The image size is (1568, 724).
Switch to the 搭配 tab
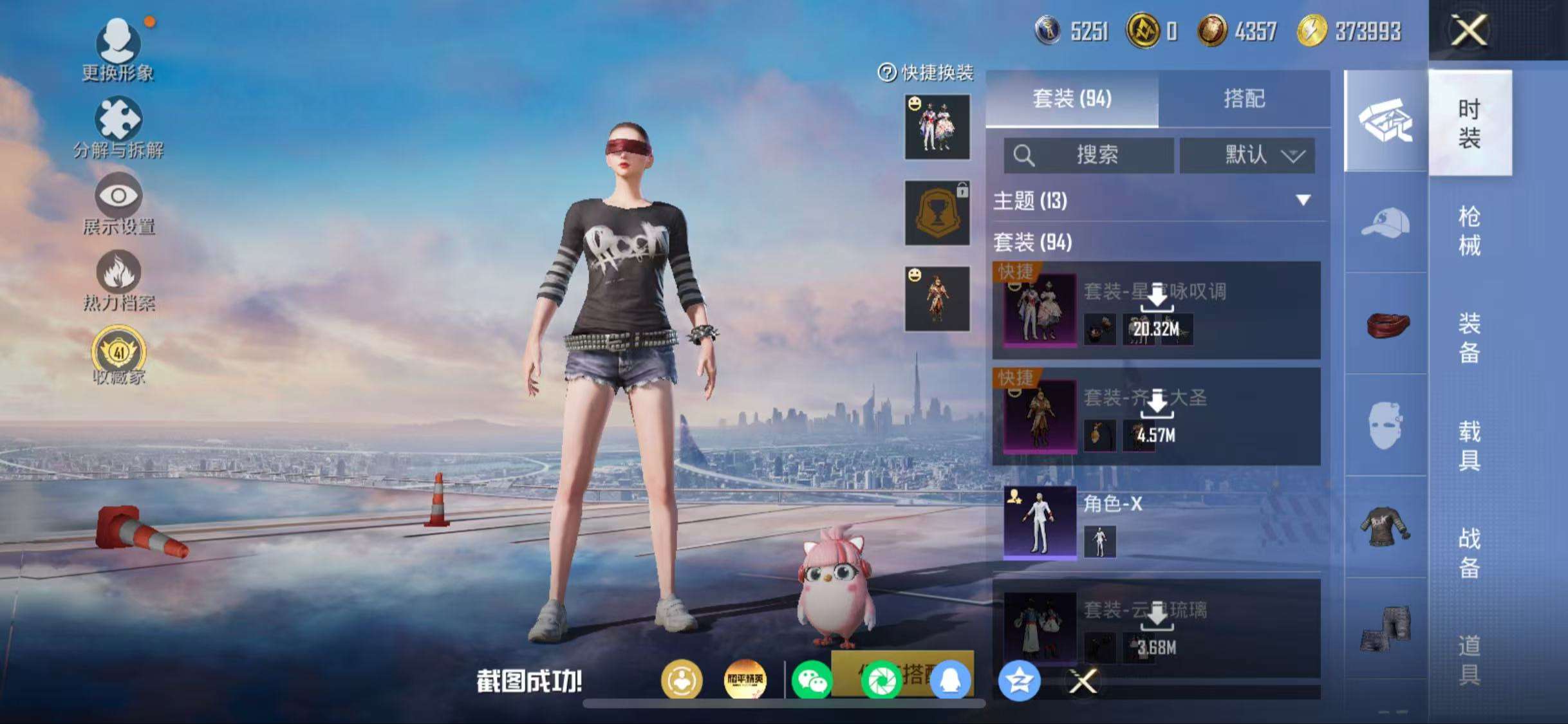tap(1244, 98)
